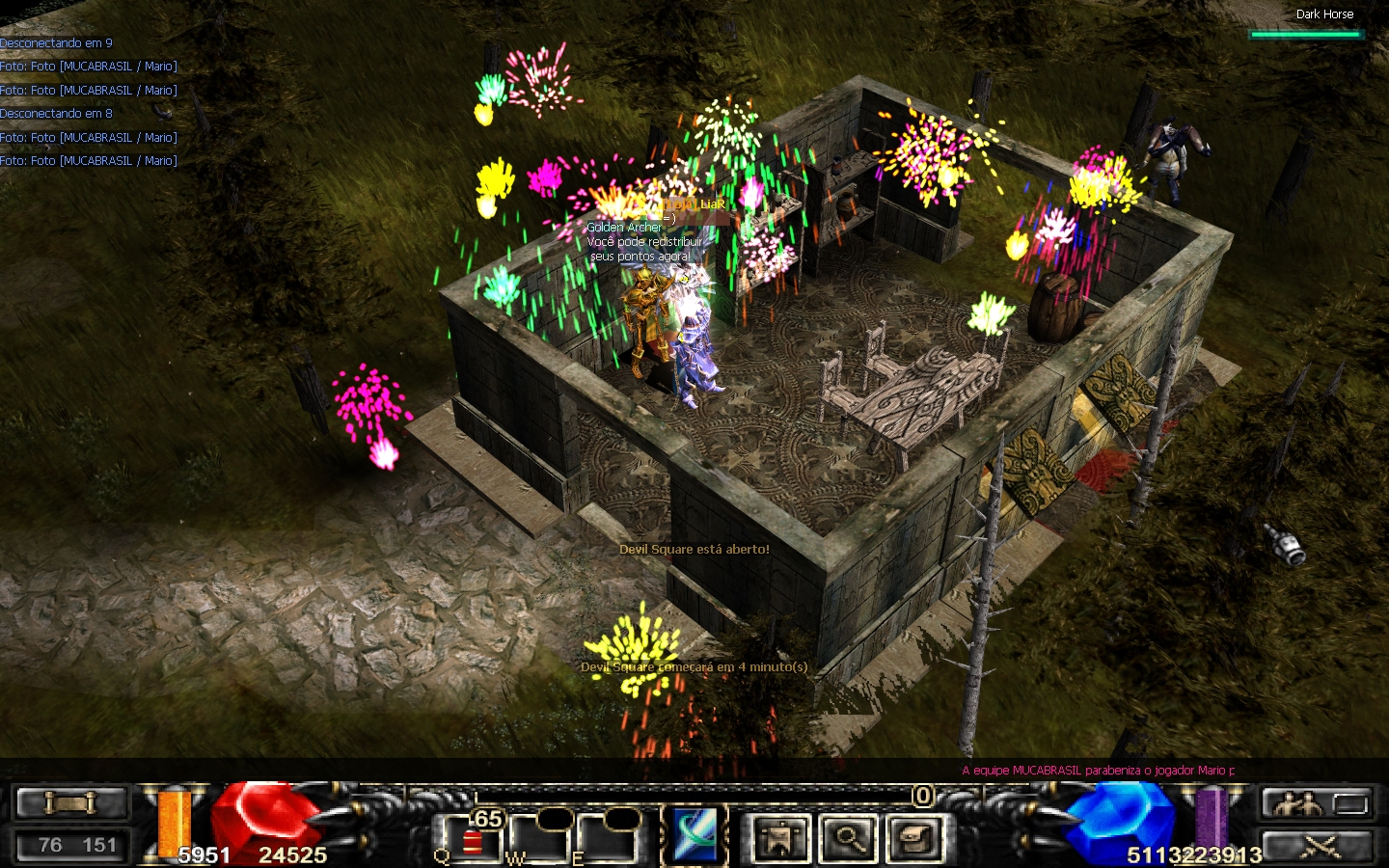Click the crossed swords button

[1321, 847]
